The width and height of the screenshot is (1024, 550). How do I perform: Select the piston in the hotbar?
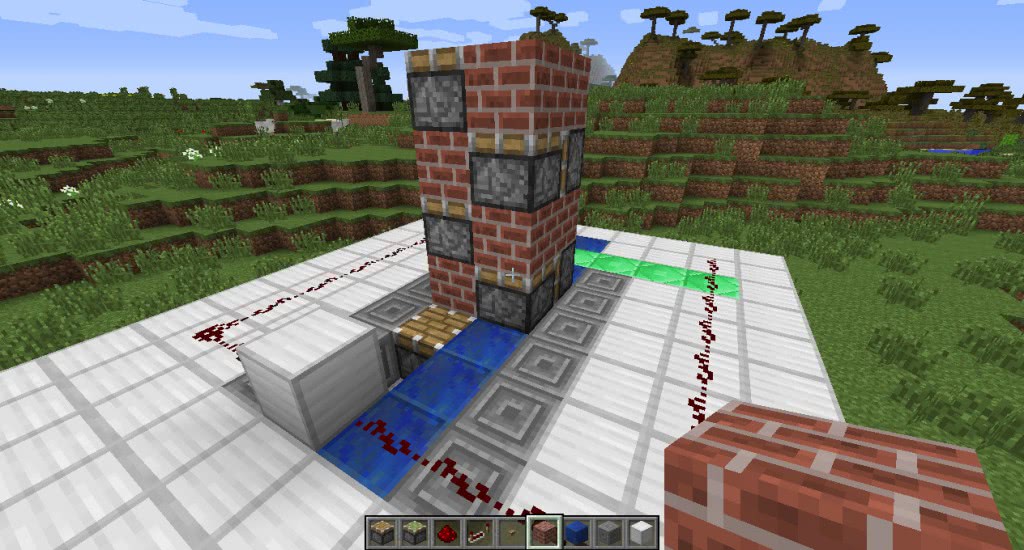click(380, 532)
